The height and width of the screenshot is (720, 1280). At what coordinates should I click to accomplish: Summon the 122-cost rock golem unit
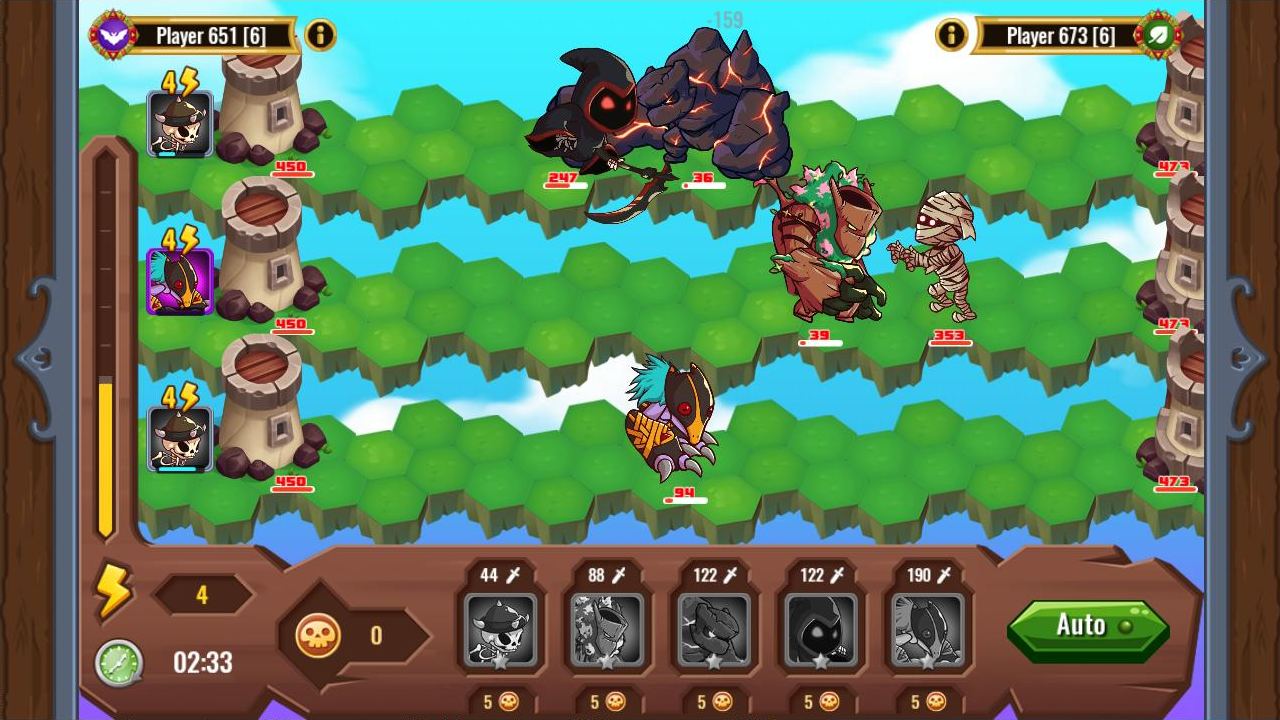tap(714, 630)
